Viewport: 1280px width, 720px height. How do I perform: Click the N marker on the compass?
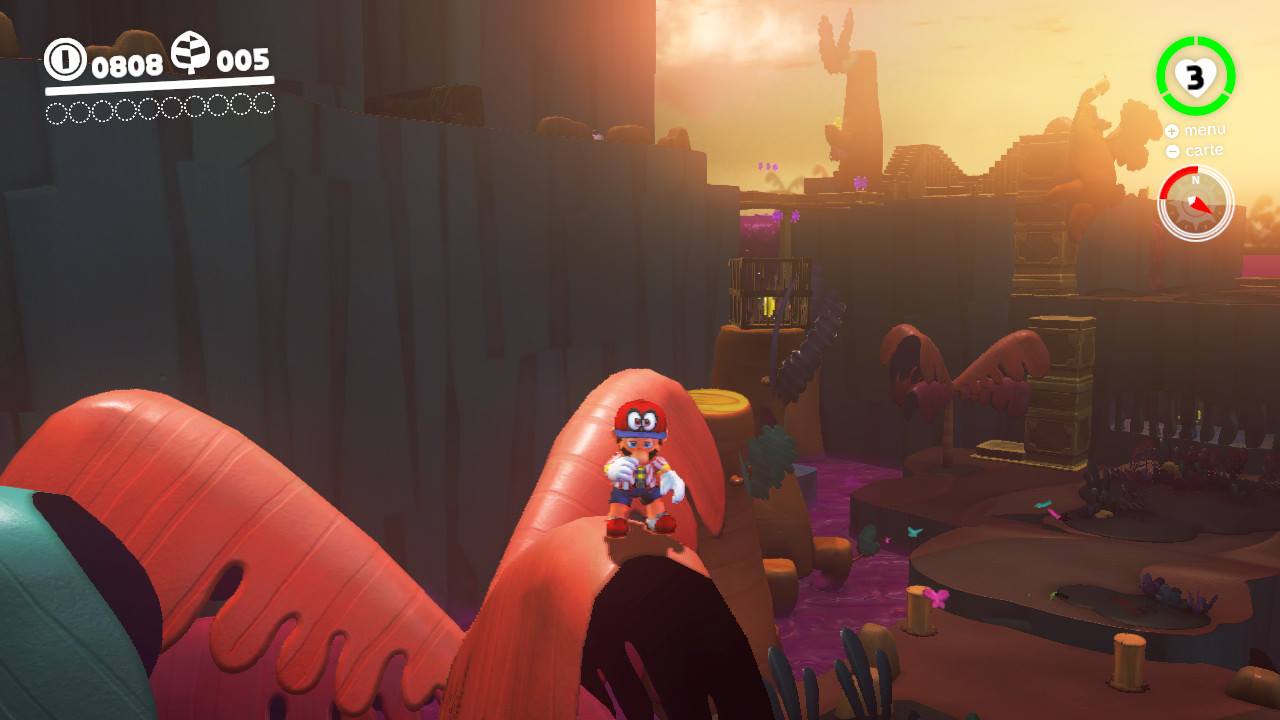click(x=1195, y=182)
